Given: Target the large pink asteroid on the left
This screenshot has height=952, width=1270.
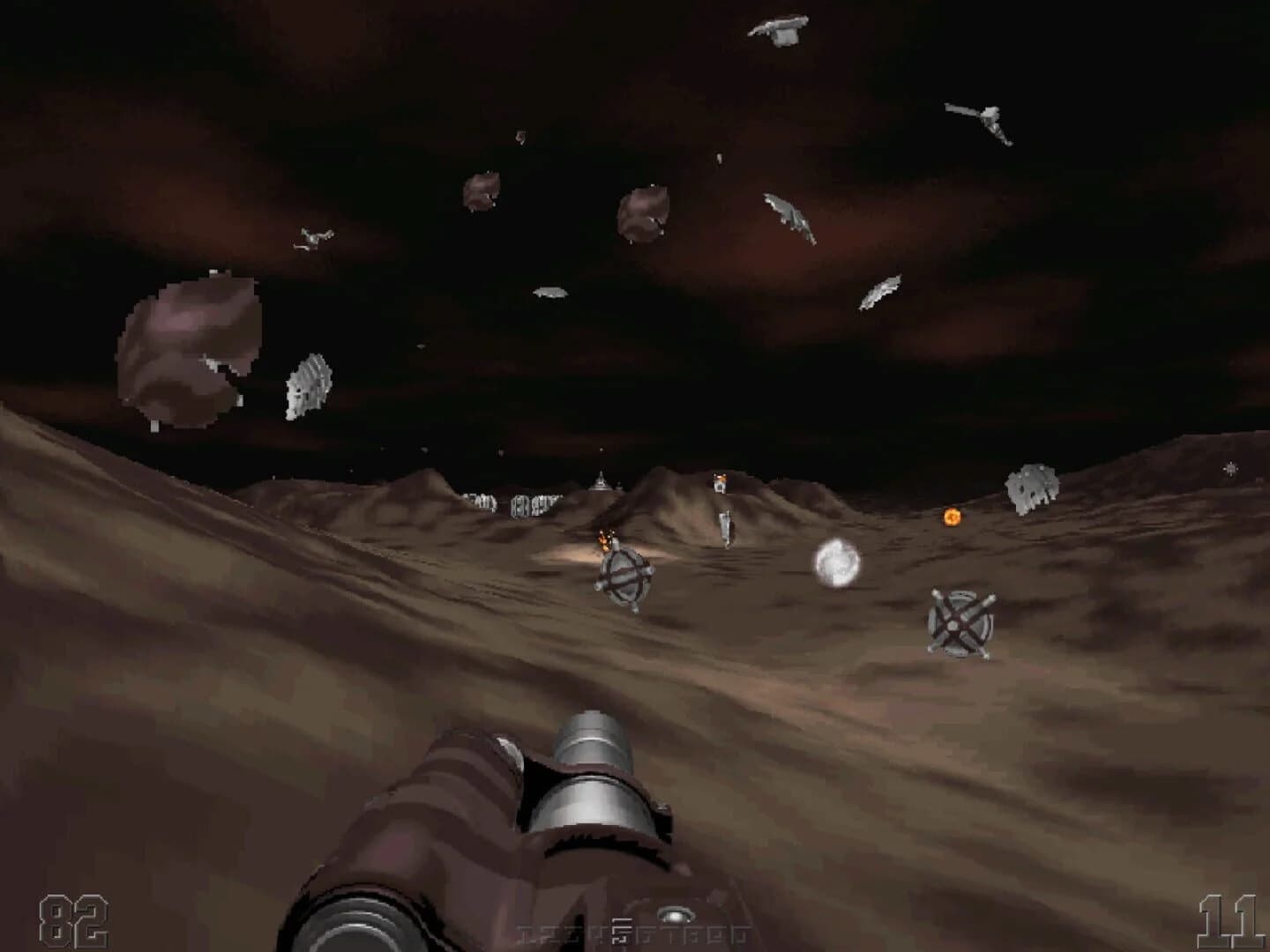Looking at the screenshot, I should [x=190, y=353].
